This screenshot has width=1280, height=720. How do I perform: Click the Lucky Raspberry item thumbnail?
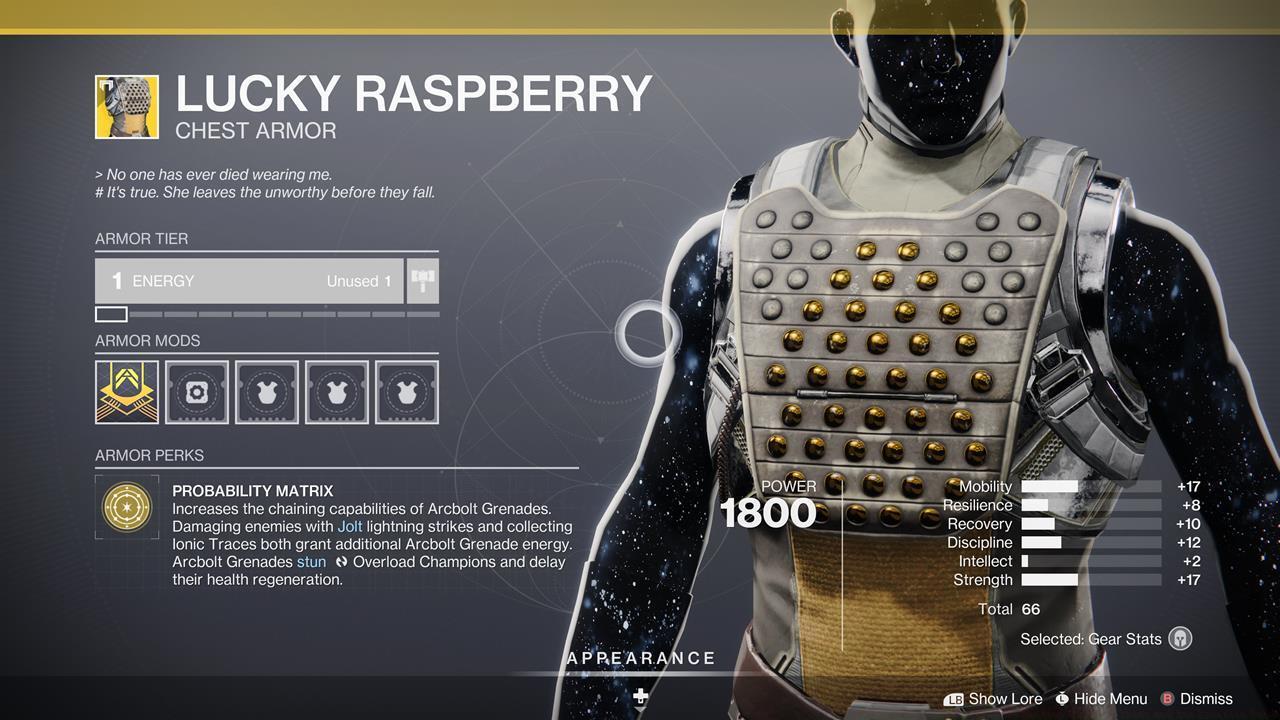126,105
